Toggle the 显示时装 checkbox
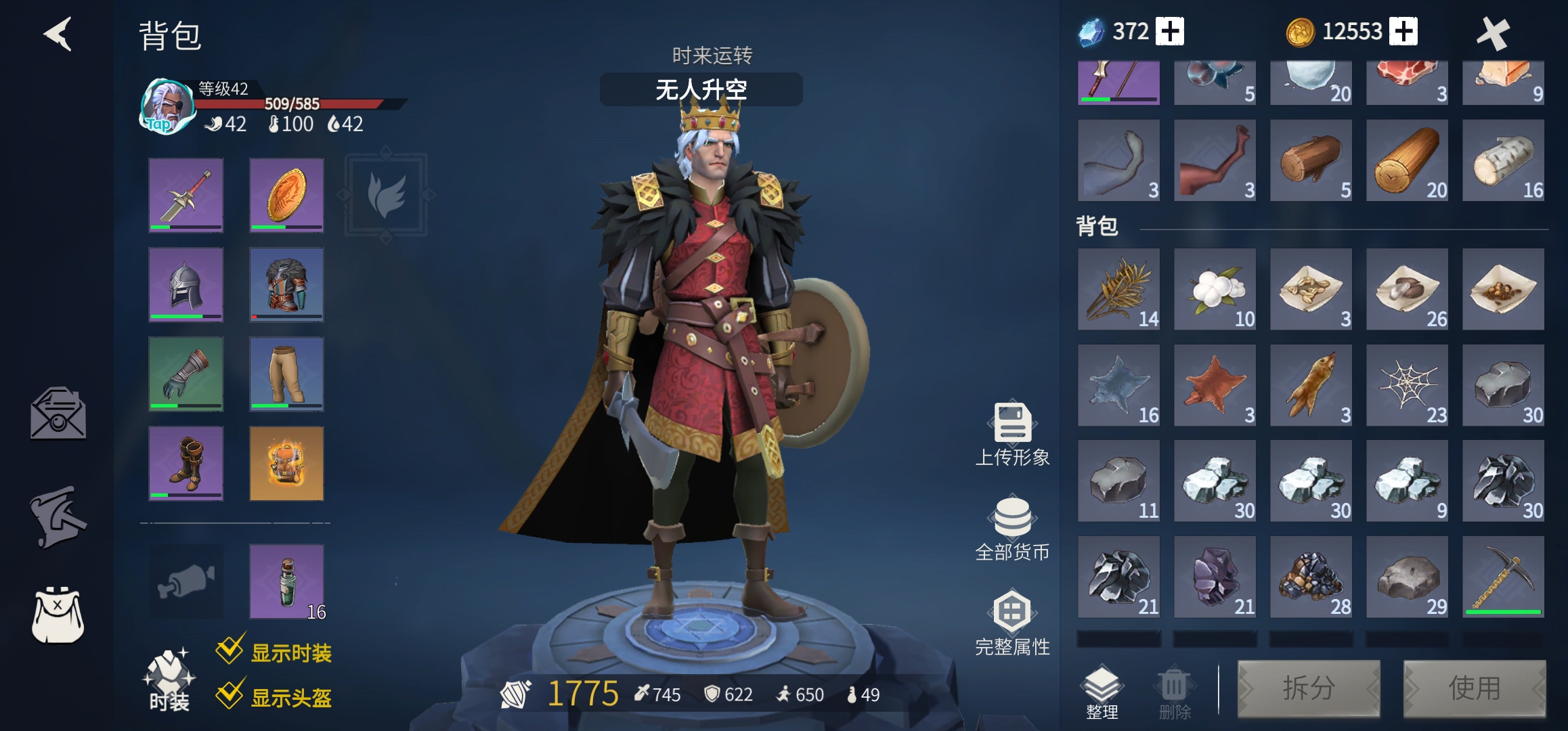Image resolution: width=1568 pixels, height=731 pixels. [x=230, y=650]
